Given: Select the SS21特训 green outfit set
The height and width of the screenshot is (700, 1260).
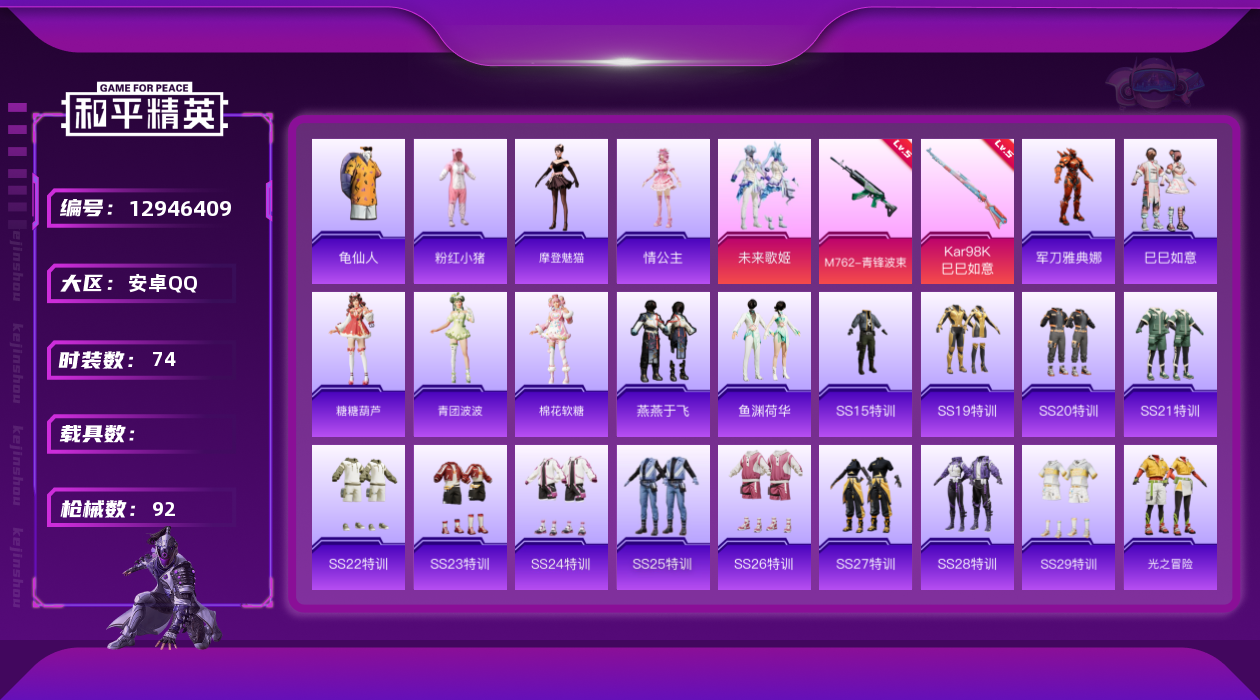Looking at the screenshot, I should tap(1170, 364).
